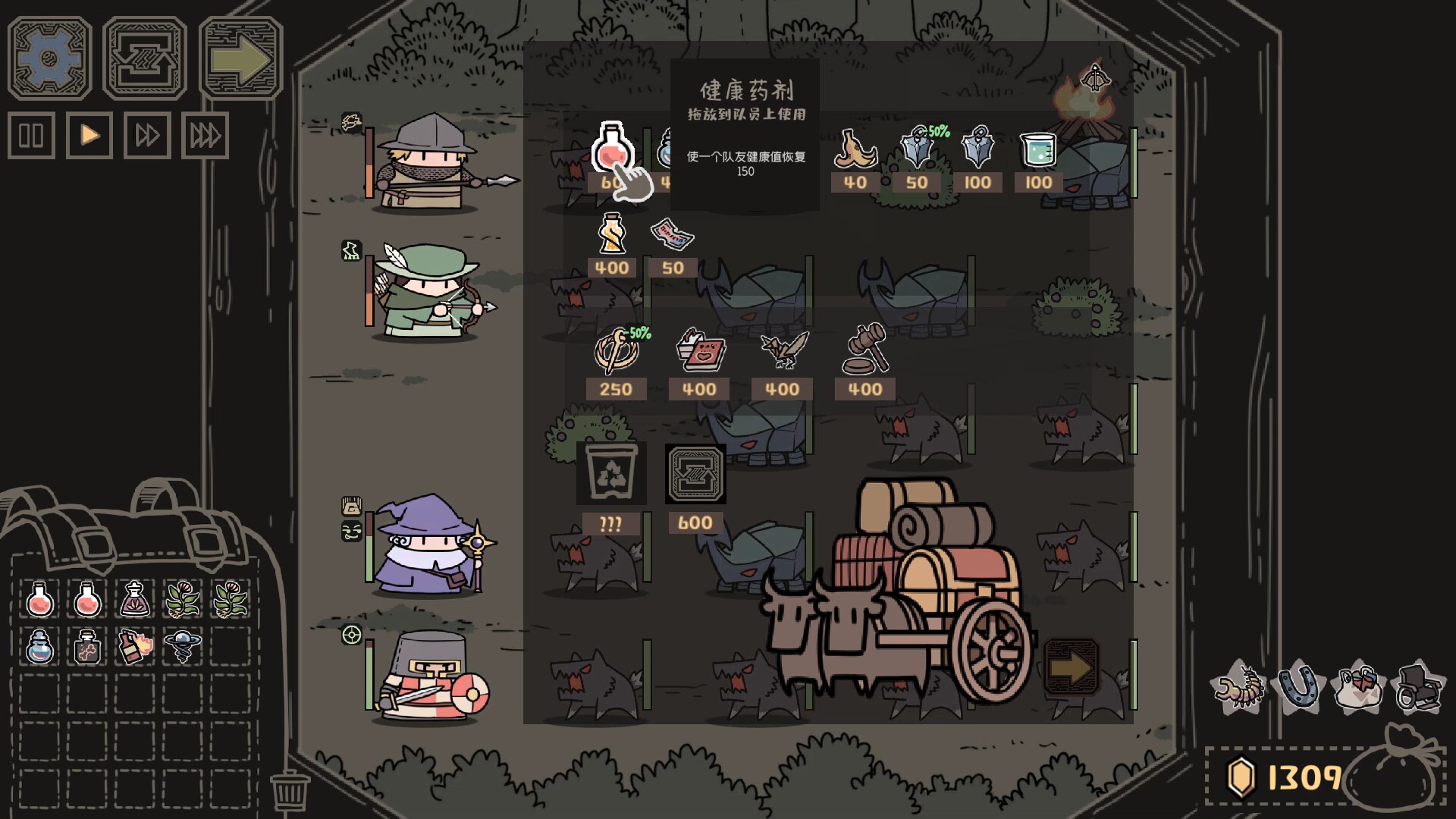The height and width of the screenshot is (819, 1456).
Task: Choose the love recipe book priced 400
Action: 699,353
